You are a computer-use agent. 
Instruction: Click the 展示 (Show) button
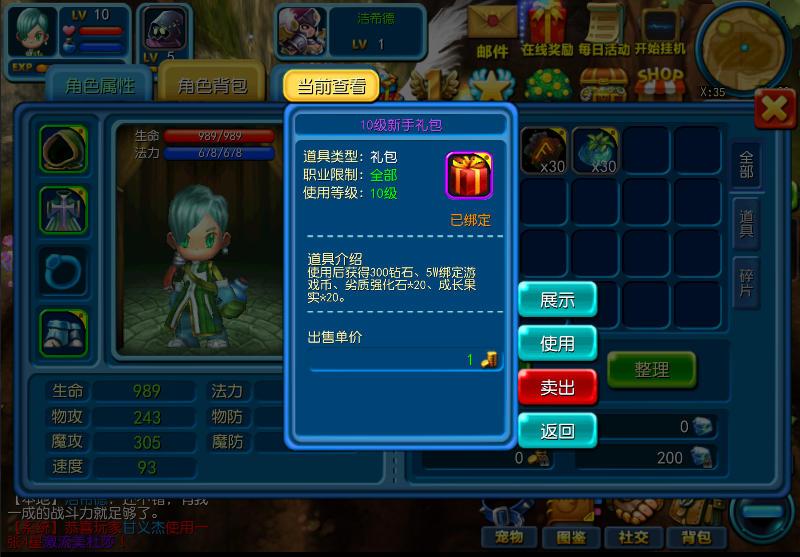point(557,299)
